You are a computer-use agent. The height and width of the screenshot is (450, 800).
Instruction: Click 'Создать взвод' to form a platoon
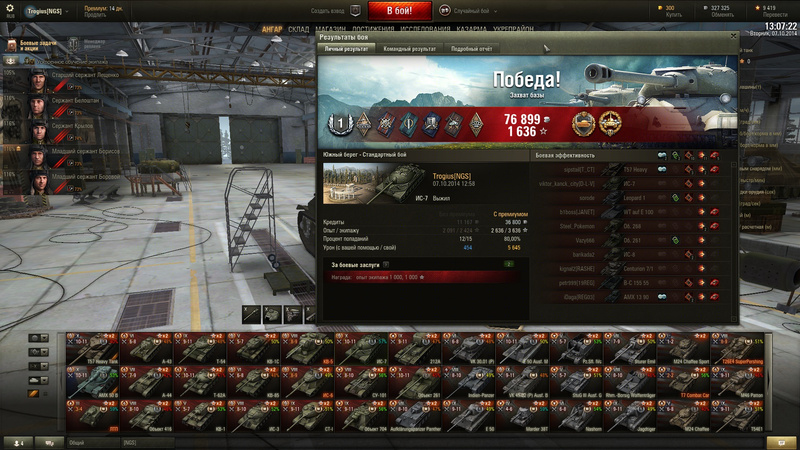pos(327,10)
